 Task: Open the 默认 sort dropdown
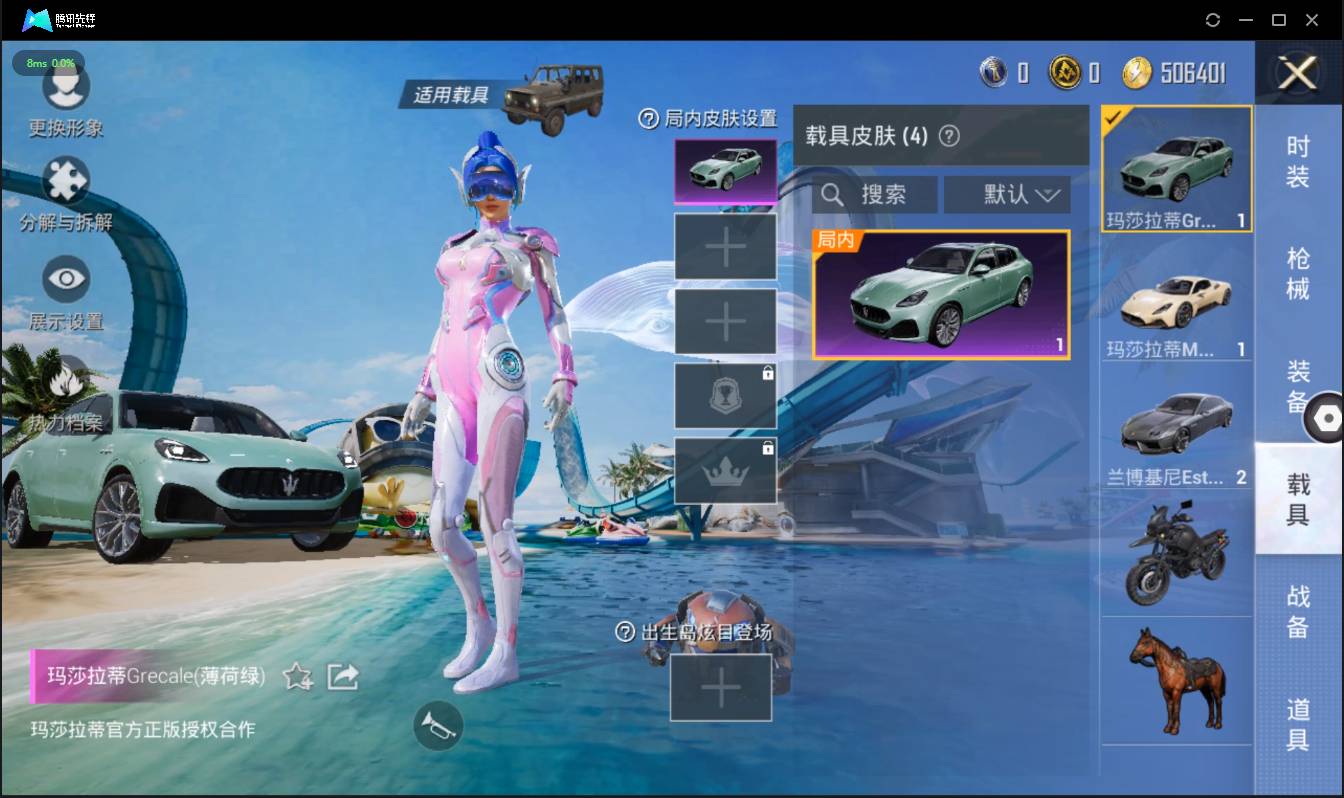[1007, 194]
